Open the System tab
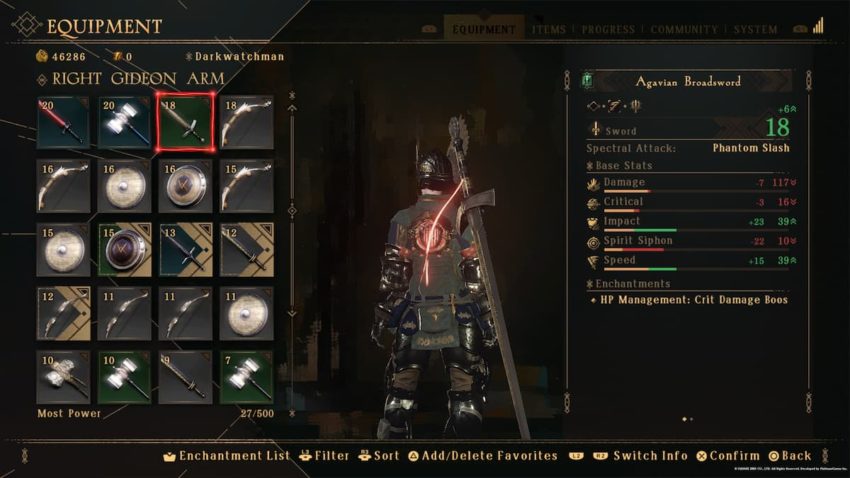The width and height of the screenshot is (850, 478). point(756,30)
